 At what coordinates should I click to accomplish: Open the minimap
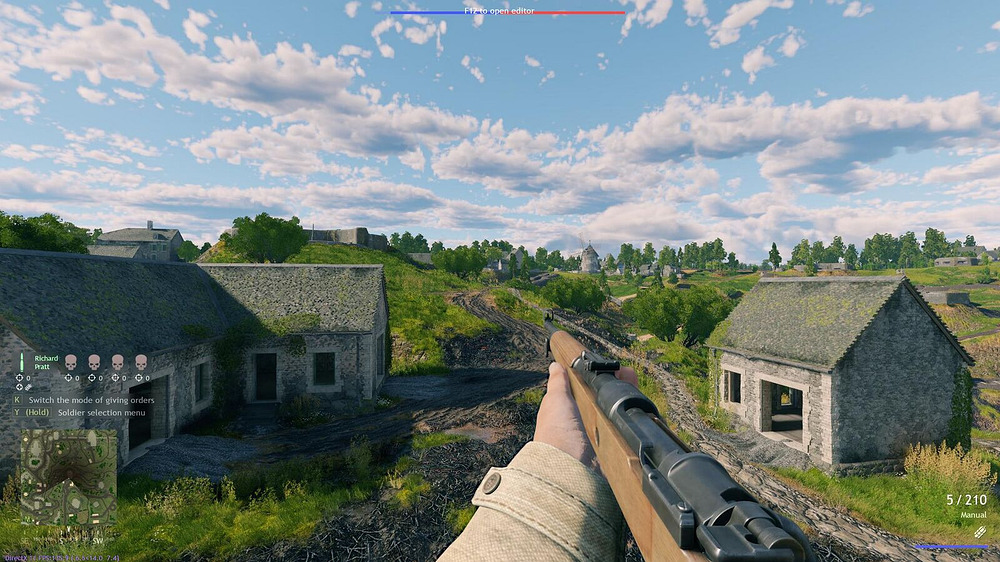click(68, 477)
